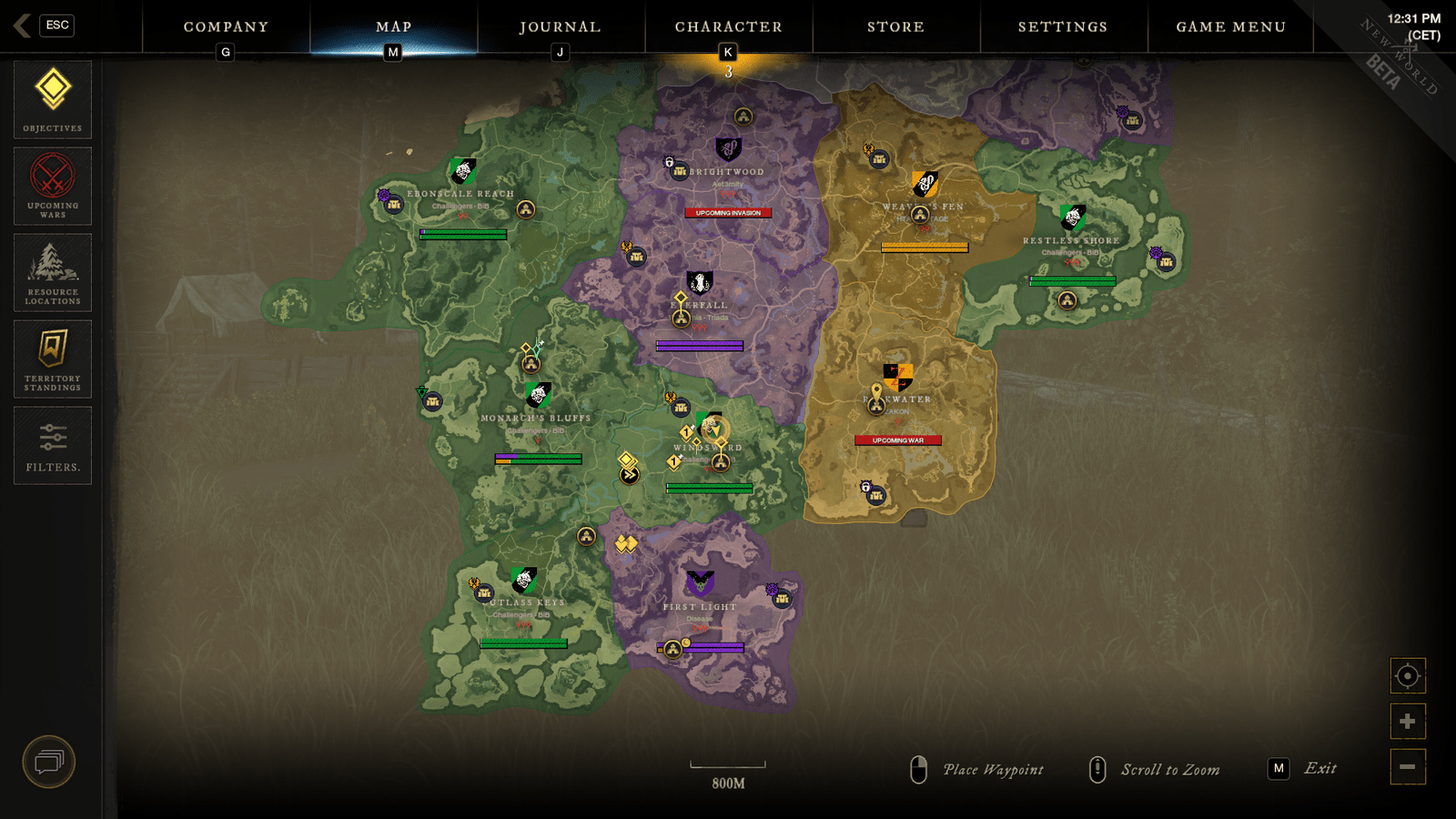Switch to the Journal tab
Screen dimensions: 1456x819
559,26
